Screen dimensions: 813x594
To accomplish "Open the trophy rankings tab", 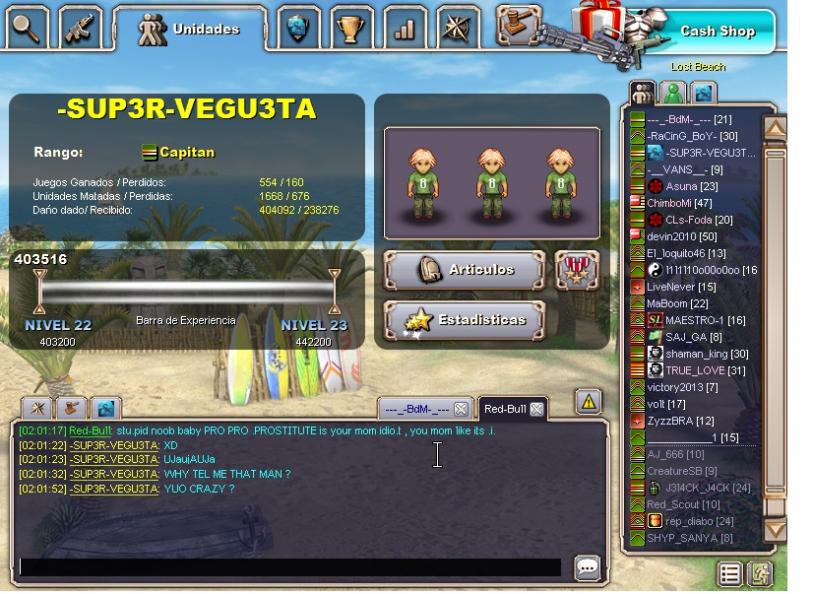I will pos(350,29).
